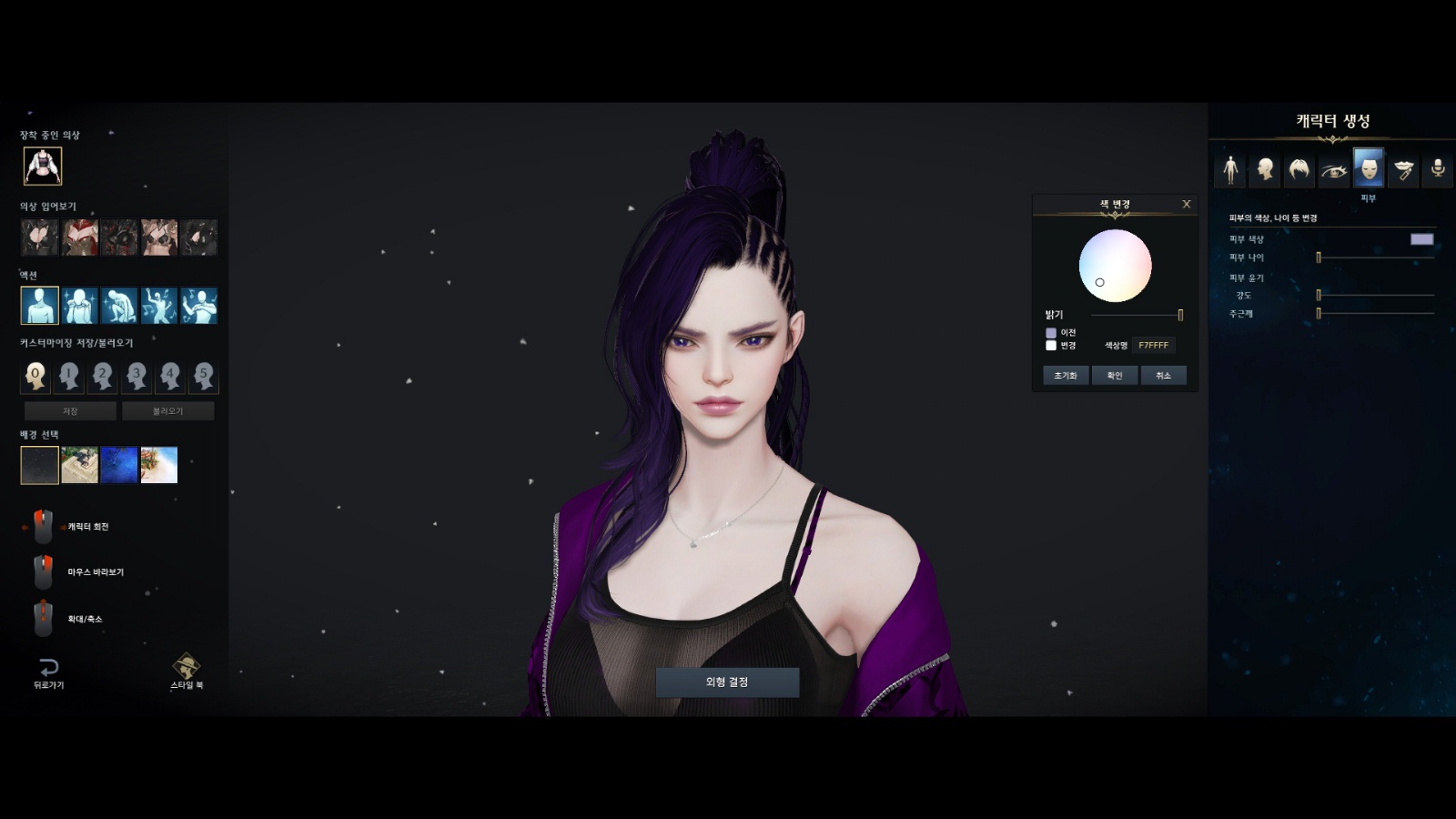
Task: Open the voice microphone tab
Action: point(1438,169)
